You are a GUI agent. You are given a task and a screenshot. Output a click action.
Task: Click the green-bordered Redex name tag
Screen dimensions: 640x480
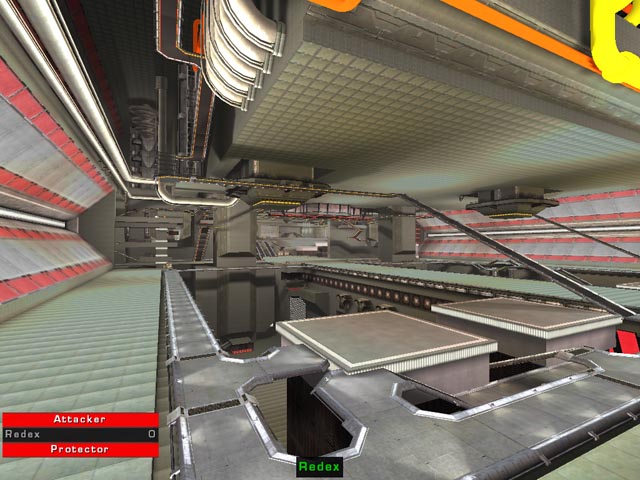(320, 467)
